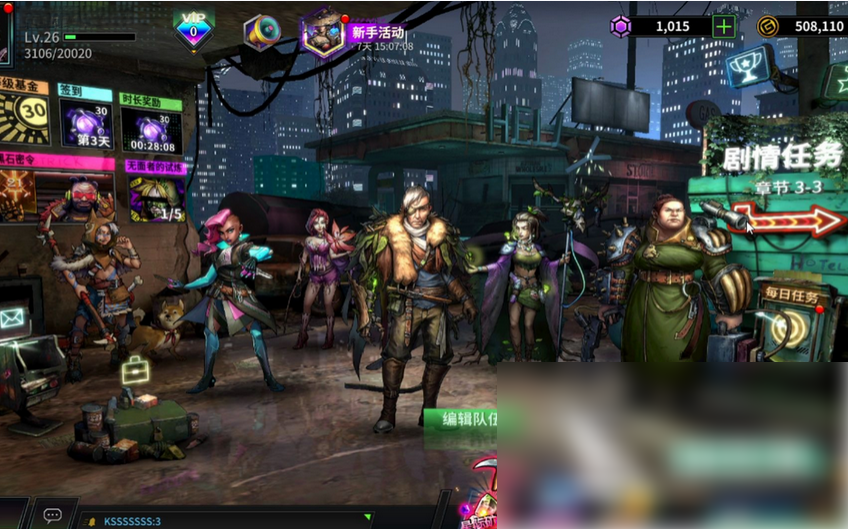Open the 剧情任务 story mission sign

click(782, 158)
